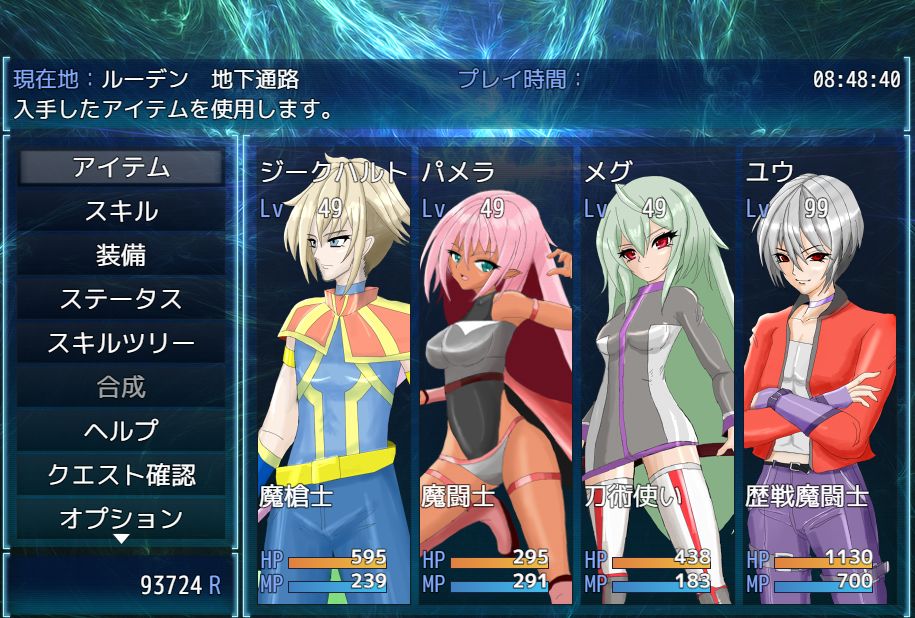Screen dimensions: 915x618
Task: Show the クエスト確認 quest list
Action: point(121,475)
